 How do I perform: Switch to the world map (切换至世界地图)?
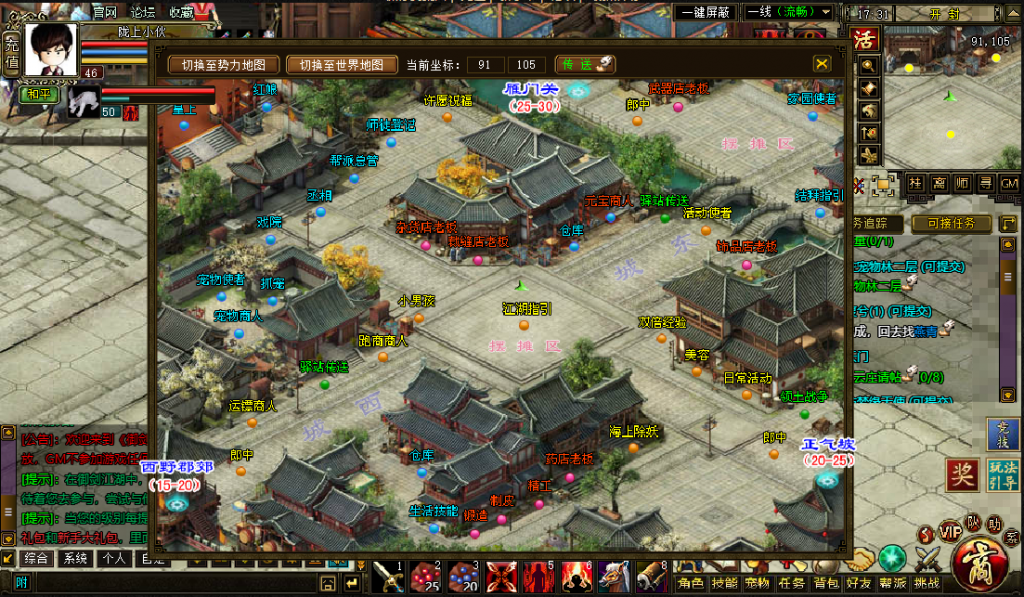[x=343, y=65]
